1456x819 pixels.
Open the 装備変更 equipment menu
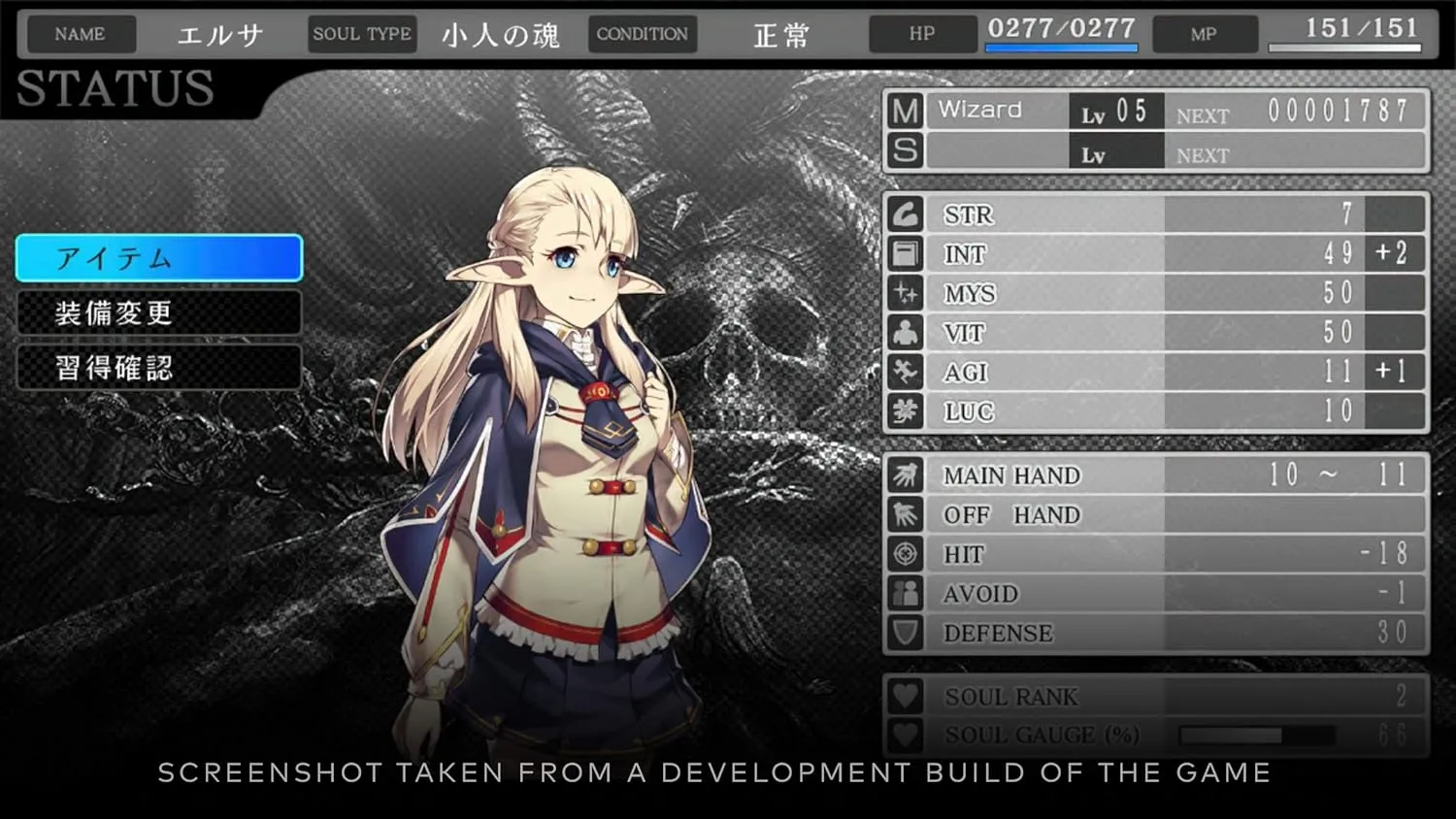pyautogui.click(x=159, y=312)
